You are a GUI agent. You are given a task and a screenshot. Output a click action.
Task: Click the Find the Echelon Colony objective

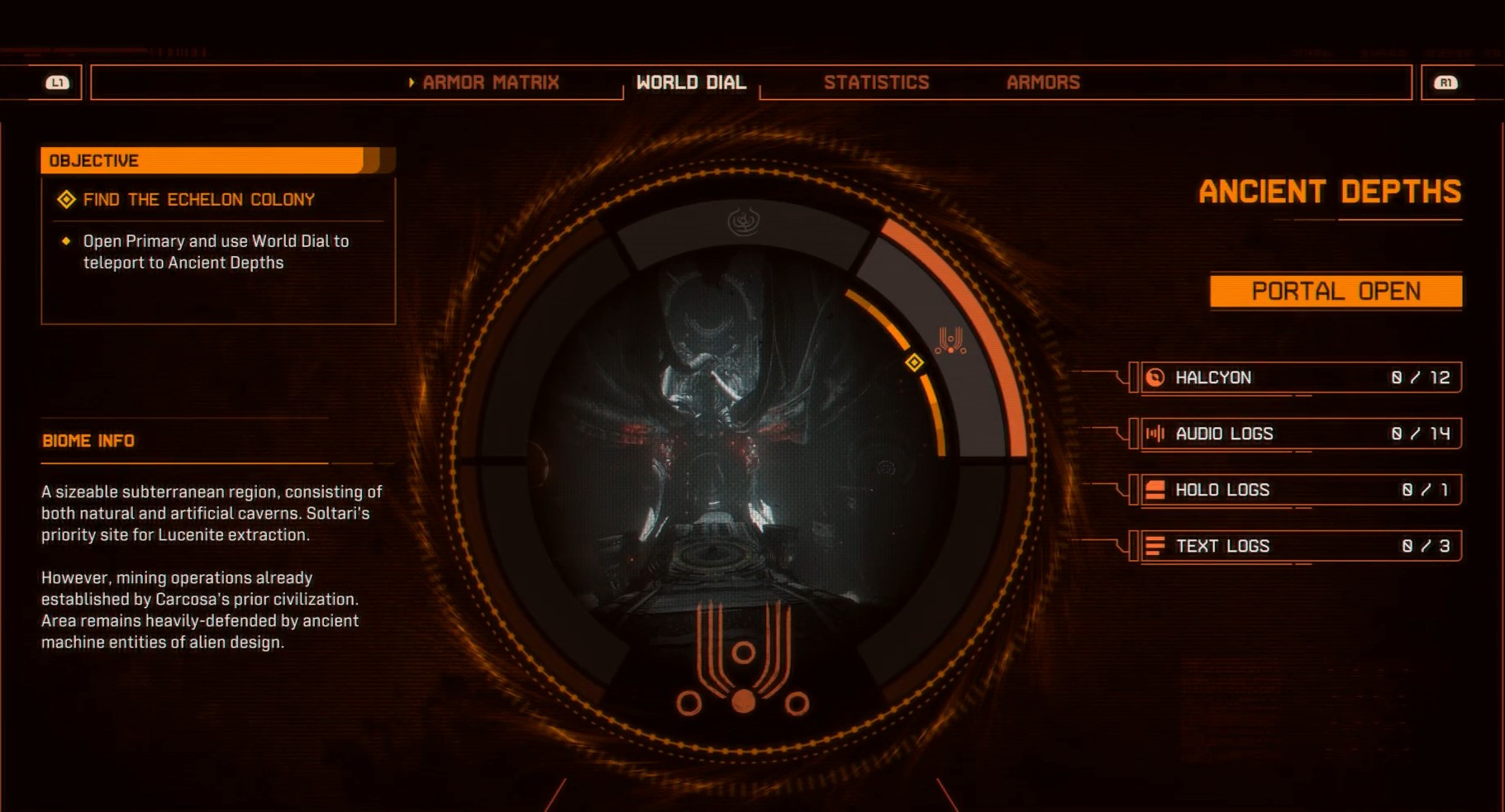(x=198, y=200)
